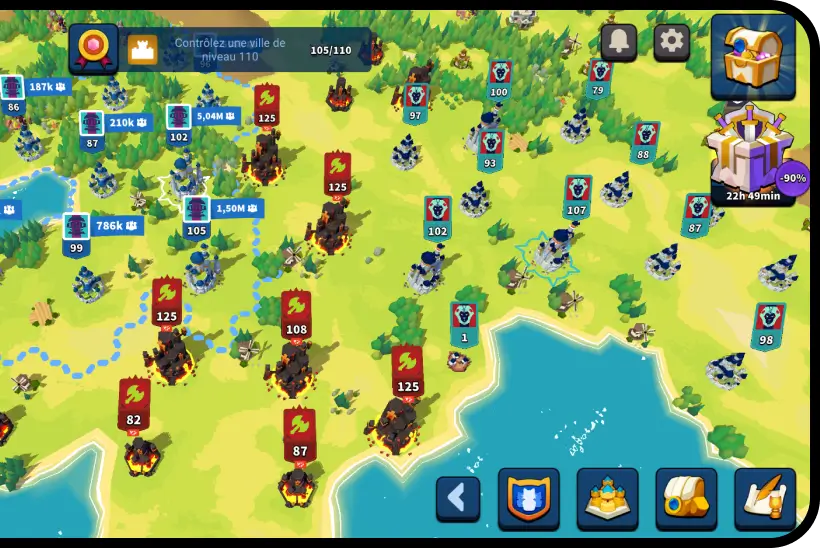Select the level 87 city with 210k
The width and height of the screenshot is (820, 548).
tap(92, 129)
